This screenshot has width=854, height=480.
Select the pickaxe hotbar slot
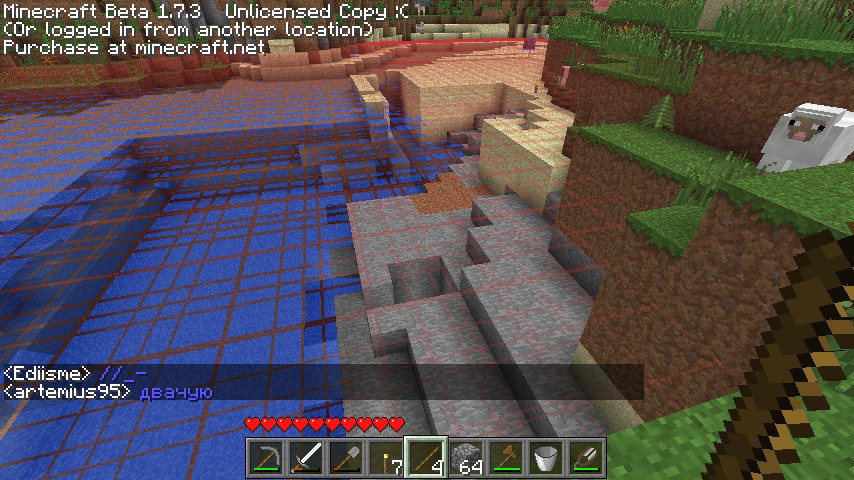264,458
